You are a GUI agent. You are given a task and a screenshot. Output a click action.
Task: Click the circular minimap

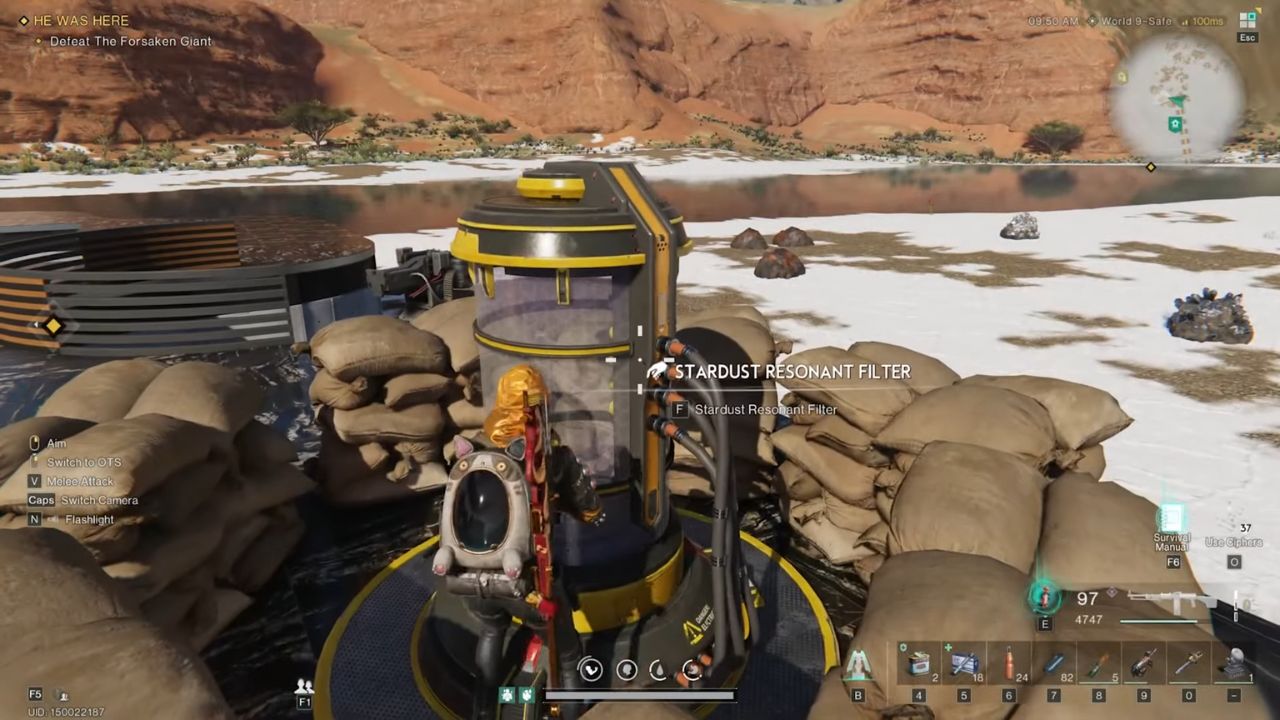[1177, 100]
